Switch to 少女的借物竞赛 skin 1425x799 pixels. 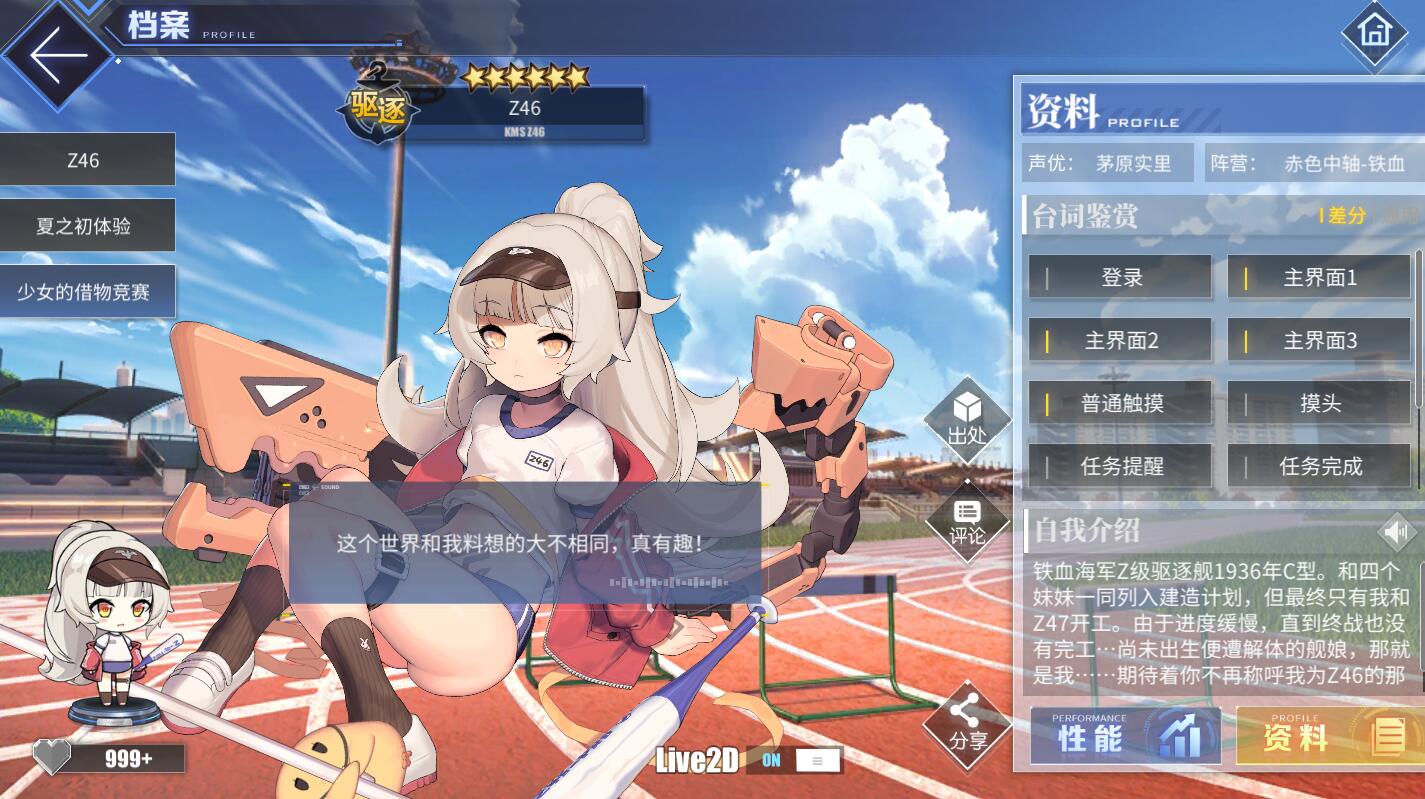[x=87, y=292]
